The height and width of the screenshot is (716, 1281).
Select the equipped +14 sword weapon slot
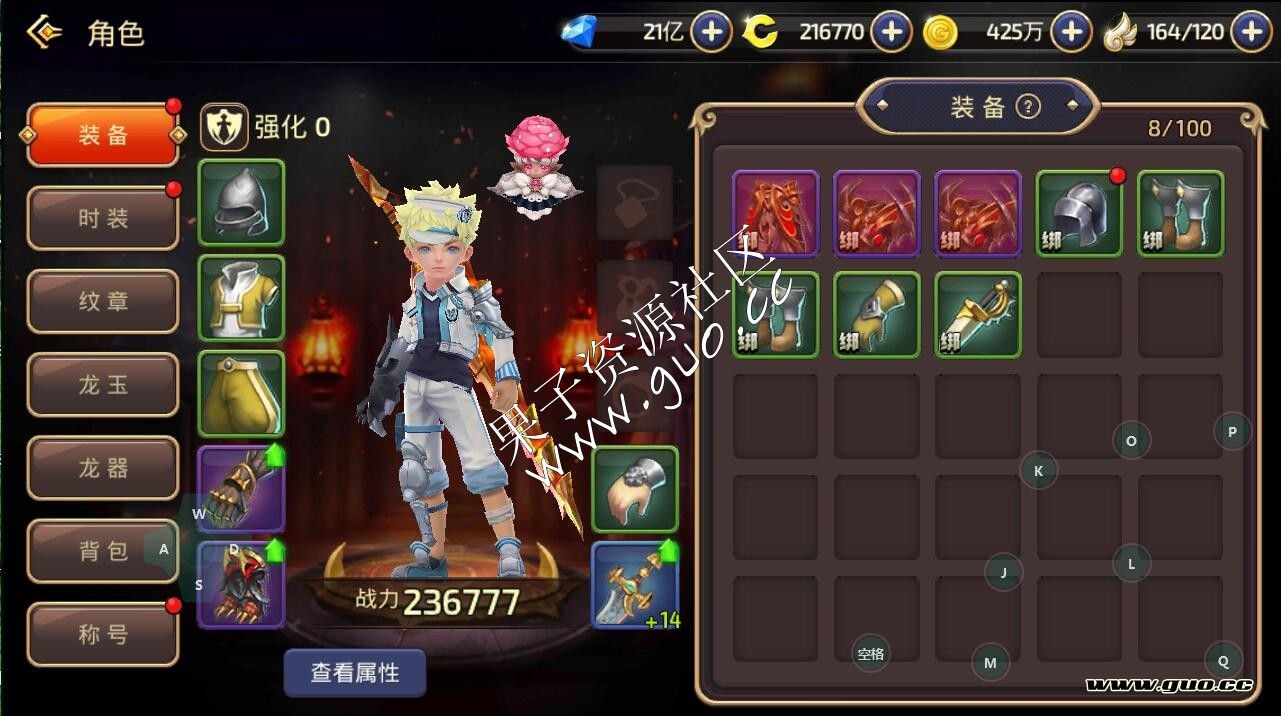635,585
